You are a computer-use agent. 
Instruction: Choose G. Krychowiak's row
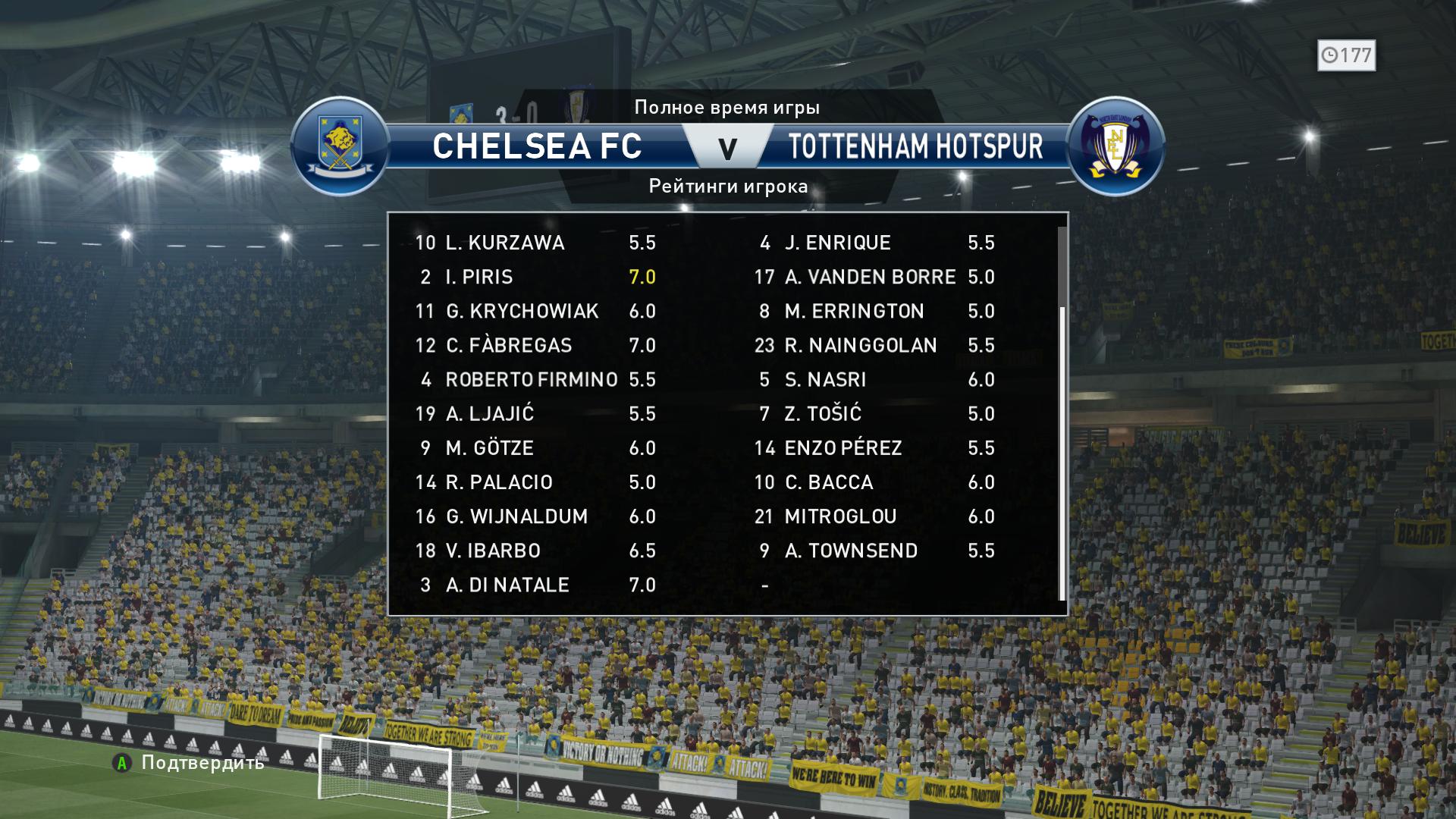click(535, 311)
